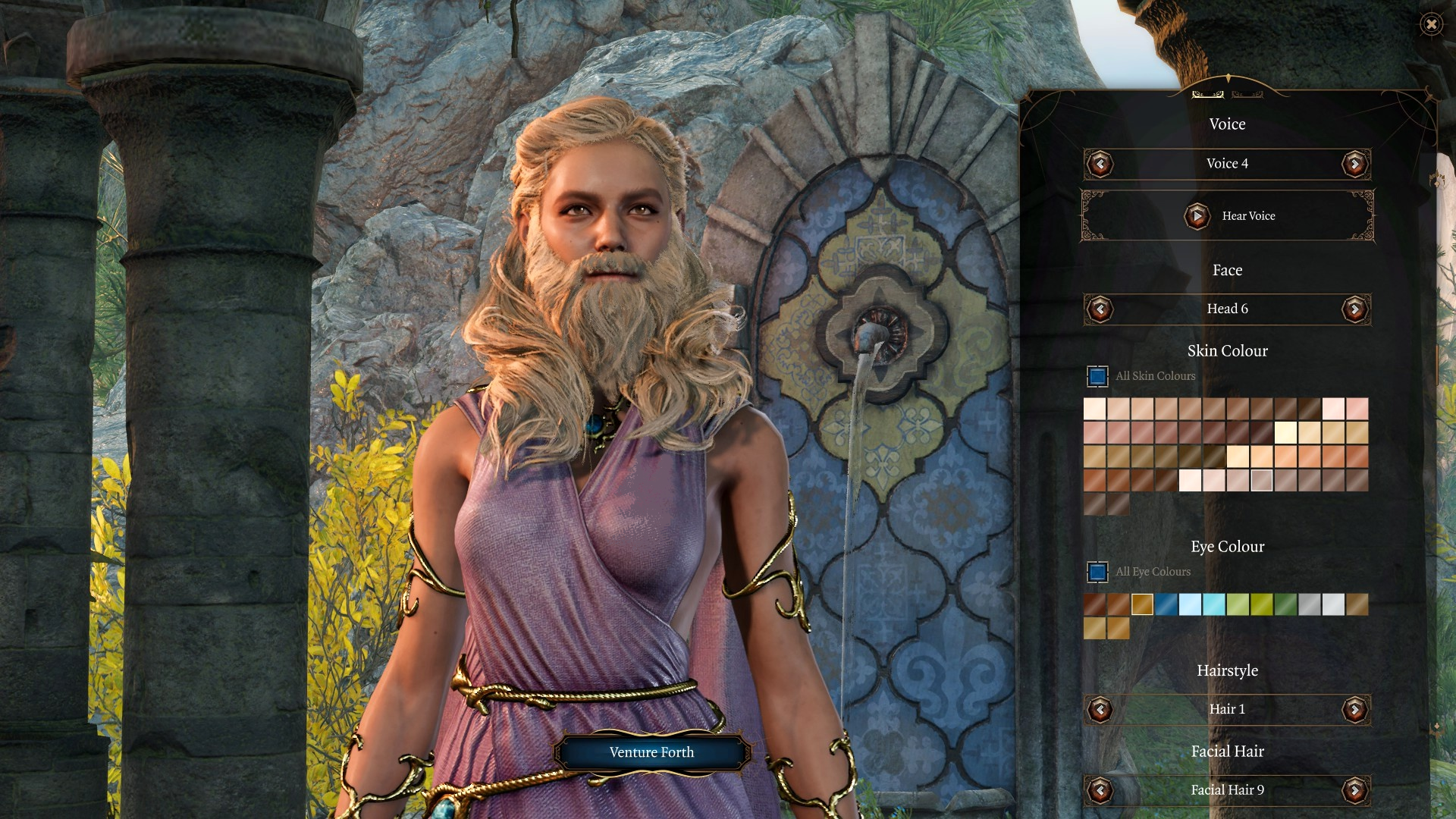Select the next hairstyle

(x=1354, y=709)
